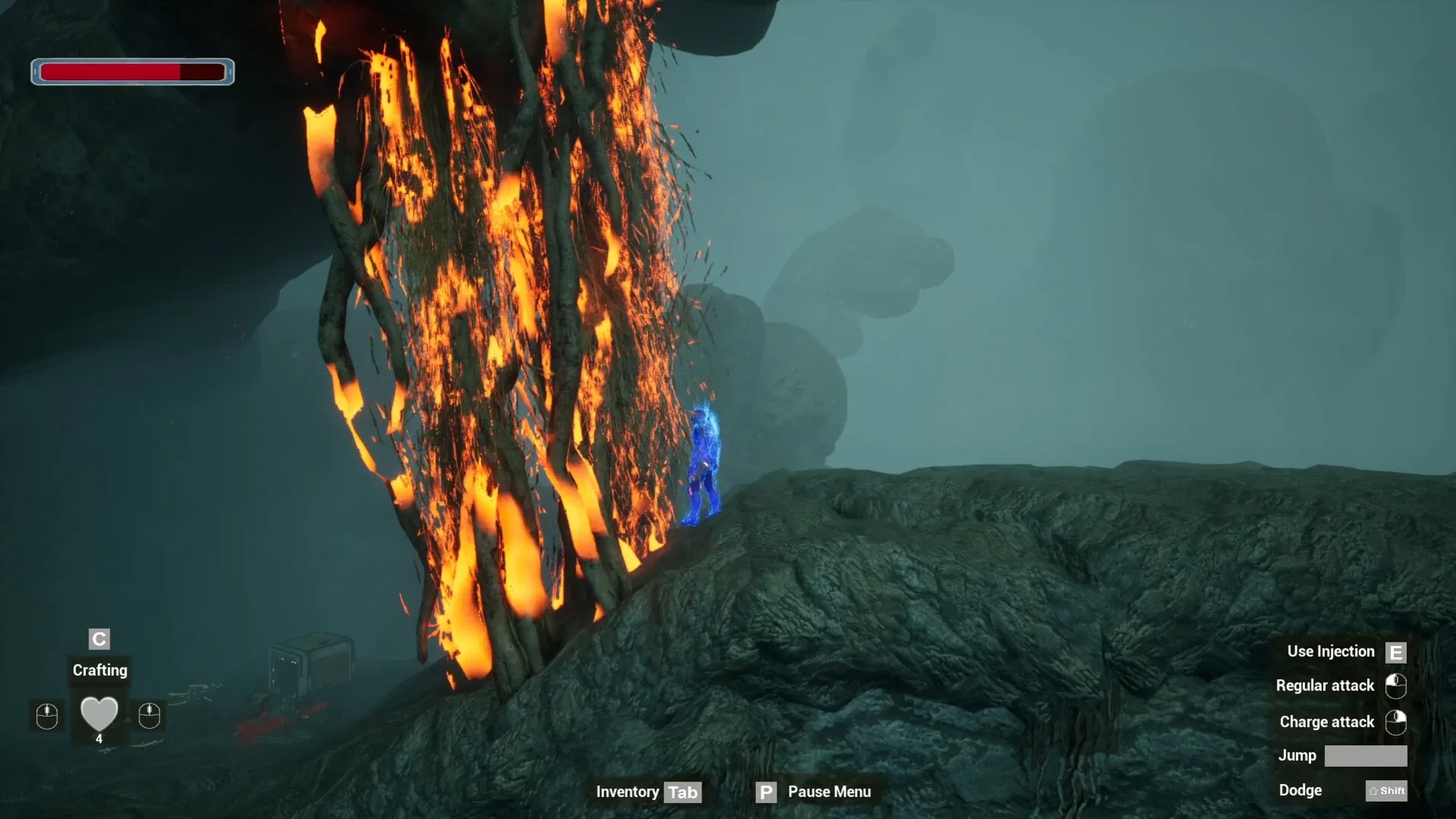Click the heart counter showing 4

(99, 738)
